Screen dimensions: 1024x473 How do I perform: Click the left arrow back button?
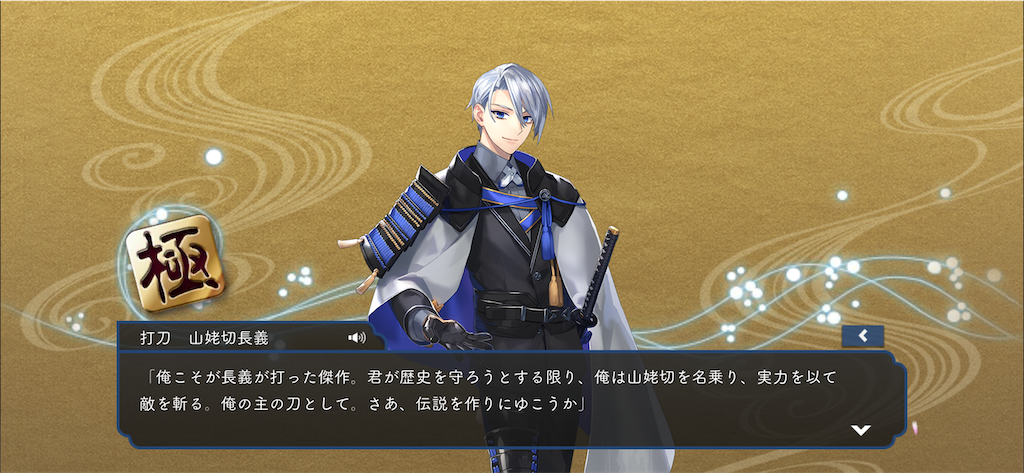click(862, 336)
